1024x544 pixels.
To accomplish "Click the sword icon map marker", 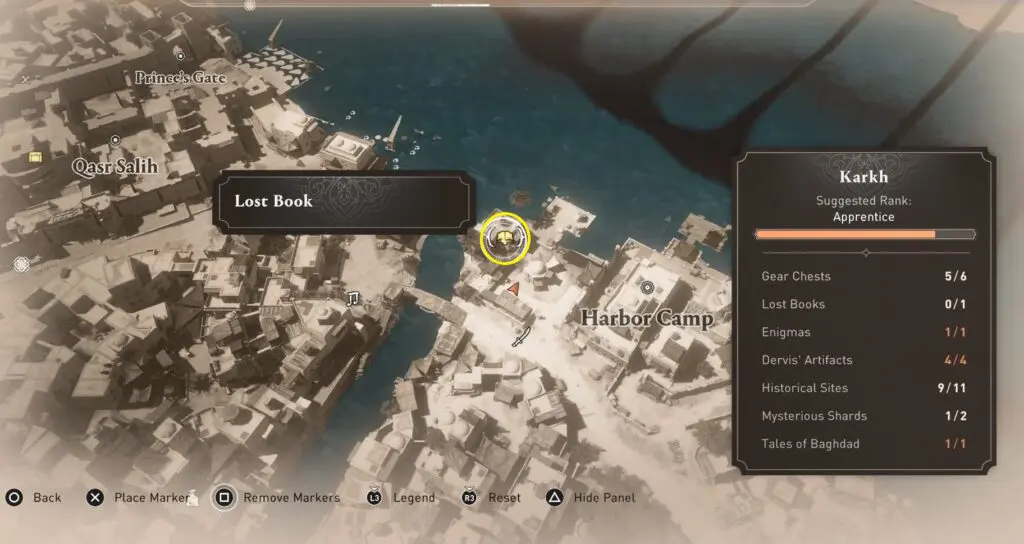I will [x=520, y=339].
